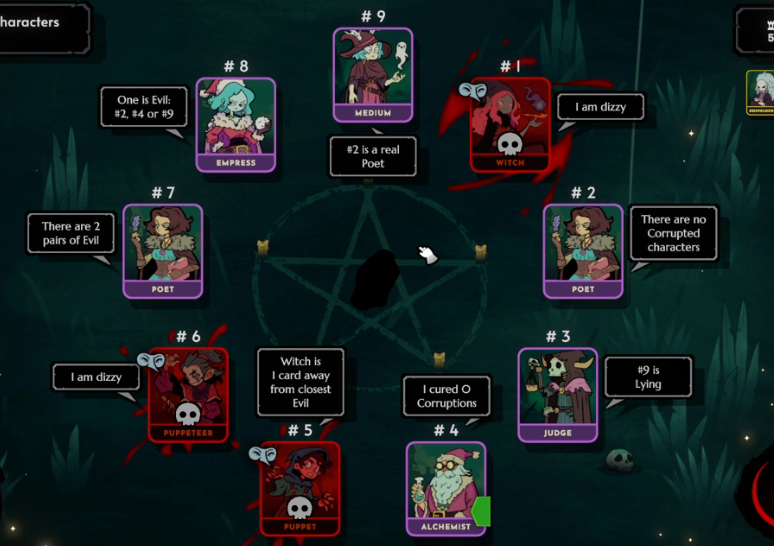Select the #8 Empress card

[x=236, y=124]
